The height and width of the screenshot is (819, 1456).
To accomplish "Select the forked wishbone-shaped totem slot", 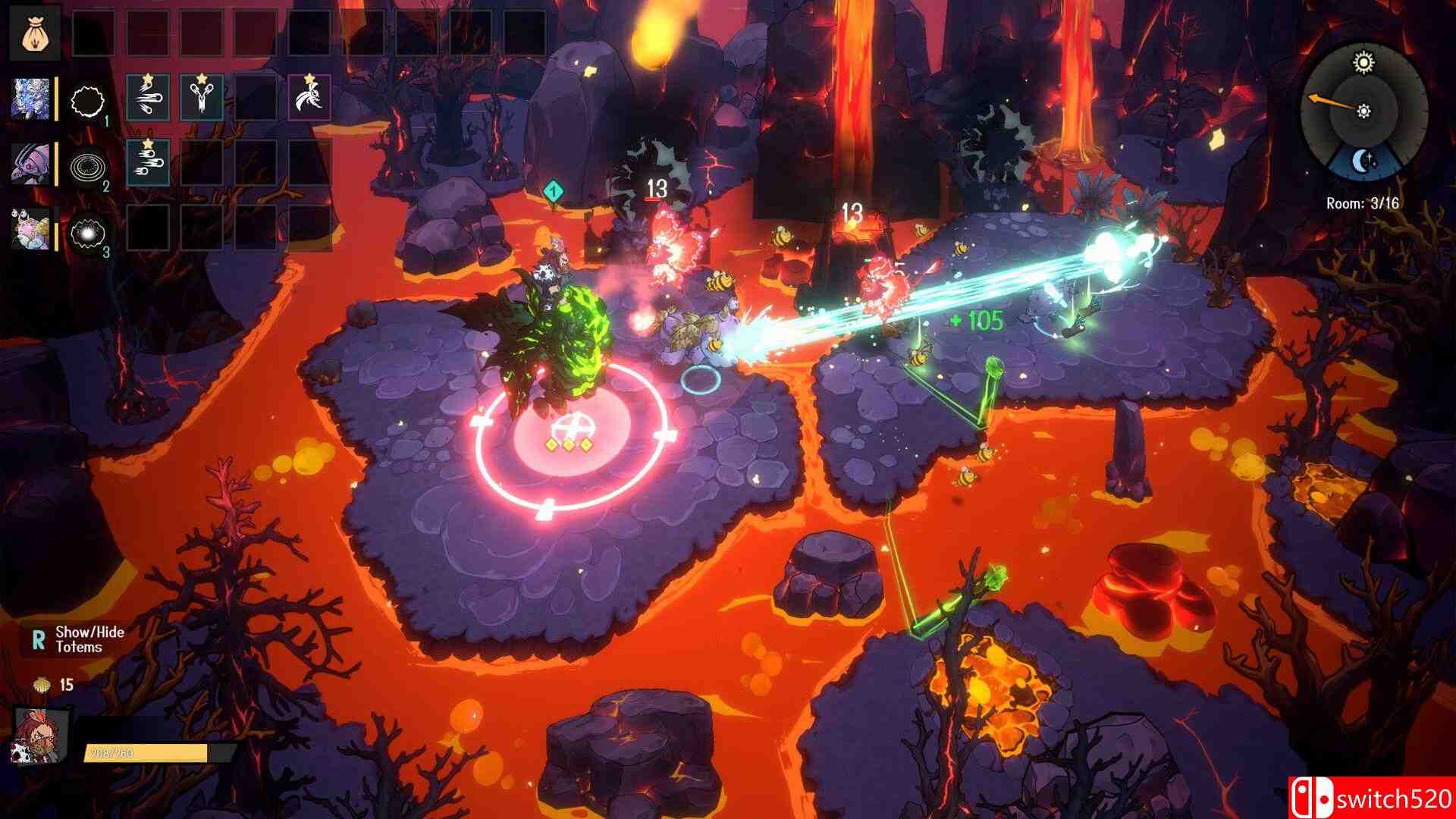I will [x=202, y=98].
